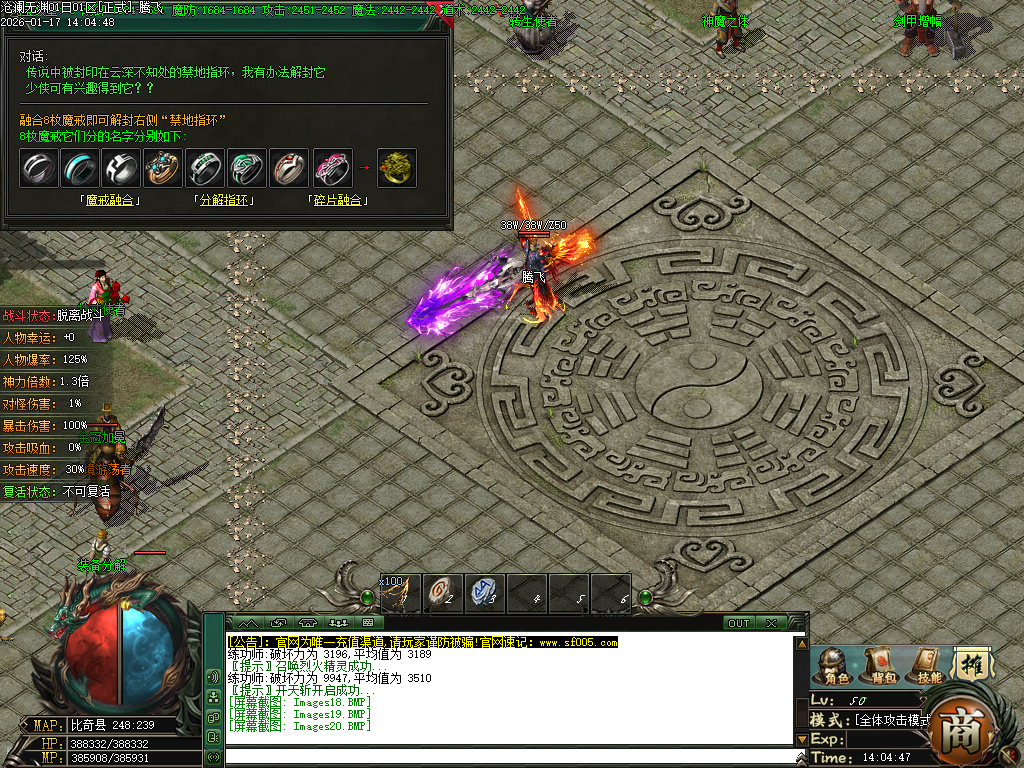The height and width of the screenshot is (768, 1024).
Task: Select the pink and silver ring icon
Action: [333, 168]
